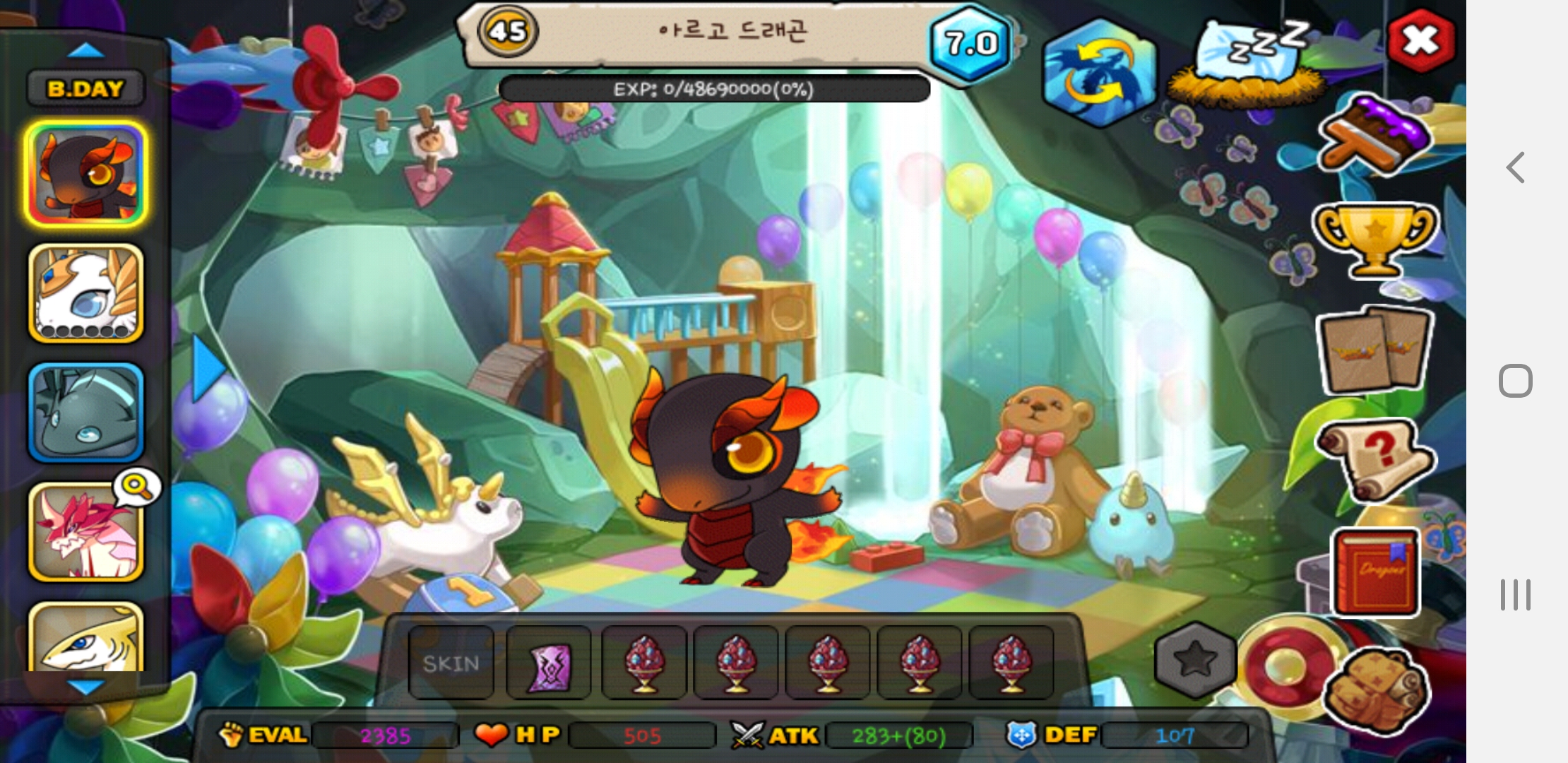Screen dimensions: 1568x763
Task: Select the purple rune card slot
Action: pyautogui.click(x=549, y=663)
